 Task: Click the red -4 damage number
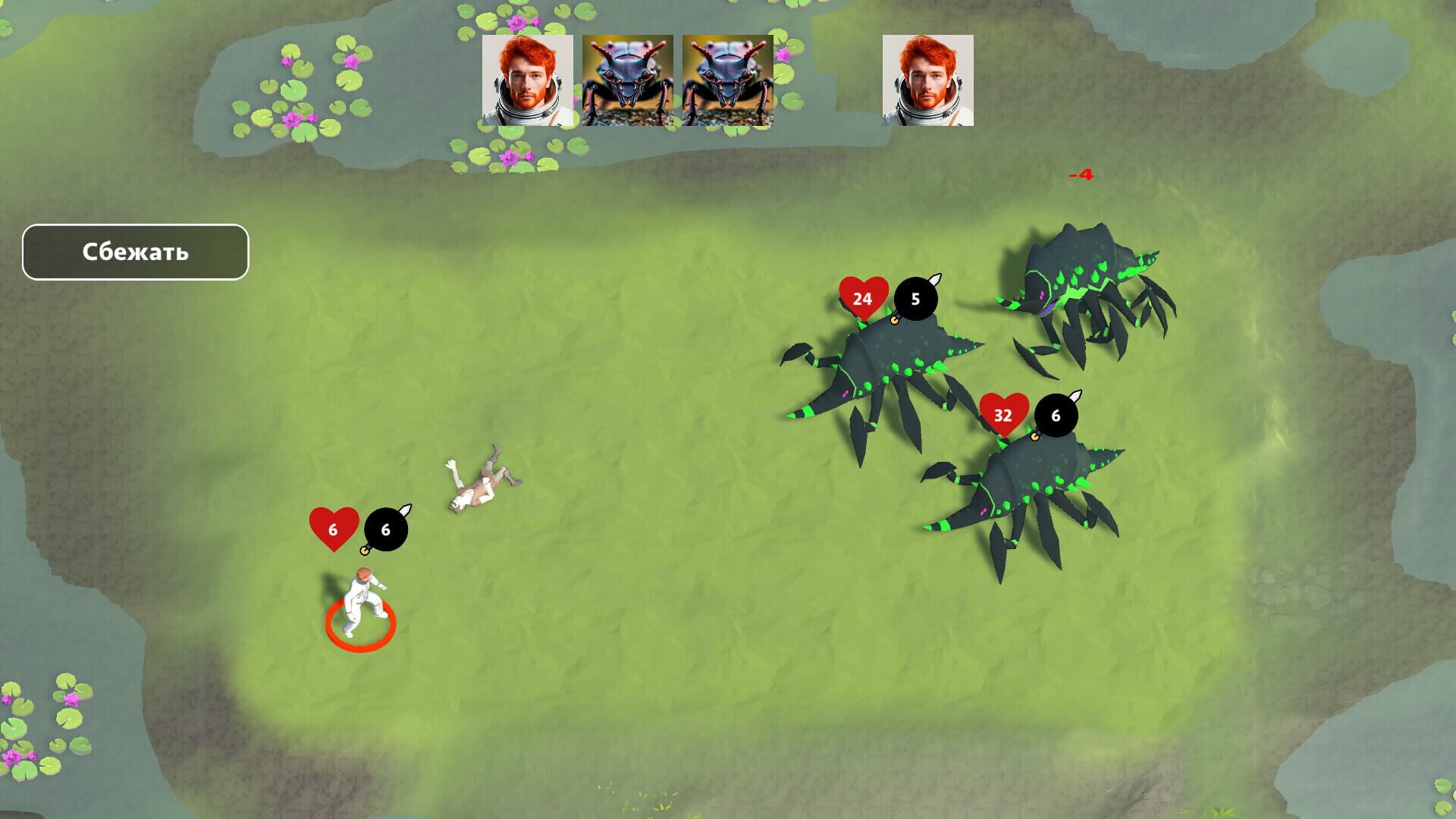pyautogui.click(x=1082, y=174)
